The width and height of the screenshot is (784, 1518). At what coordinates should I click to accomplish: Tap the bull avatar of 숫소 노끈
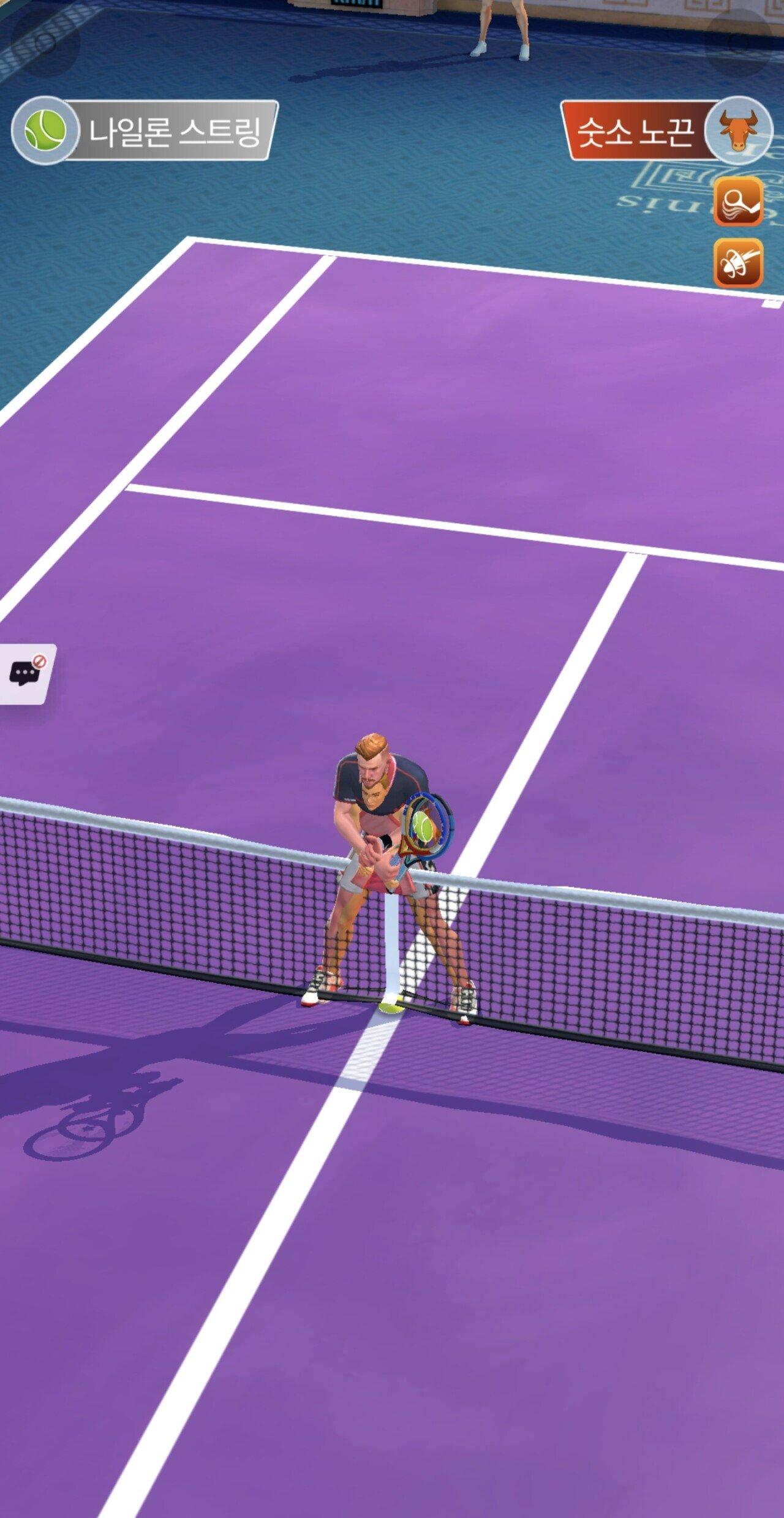point(737,130)
